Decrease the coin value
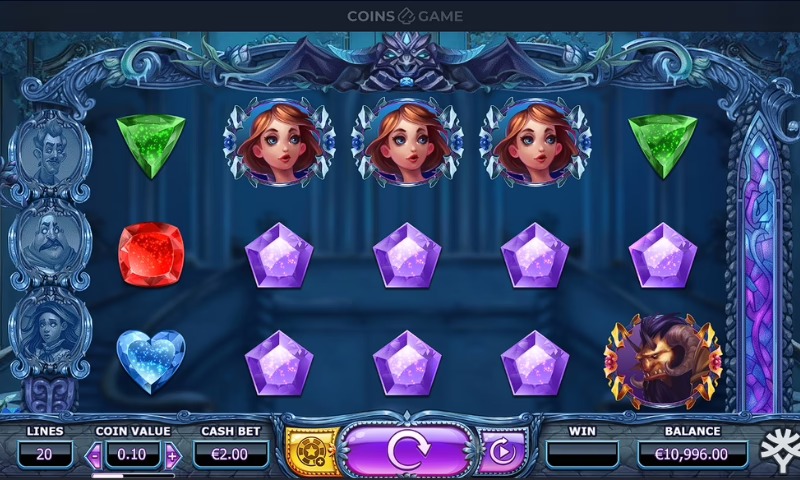 (x=95, y=455)
